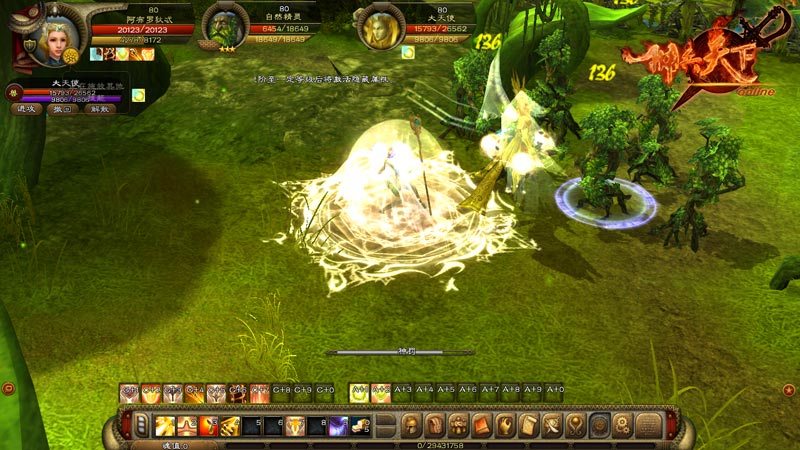The height and width of the screenshot is (450, 800).
Task: Open the round shield icon
Action: (x=600, y=426)
